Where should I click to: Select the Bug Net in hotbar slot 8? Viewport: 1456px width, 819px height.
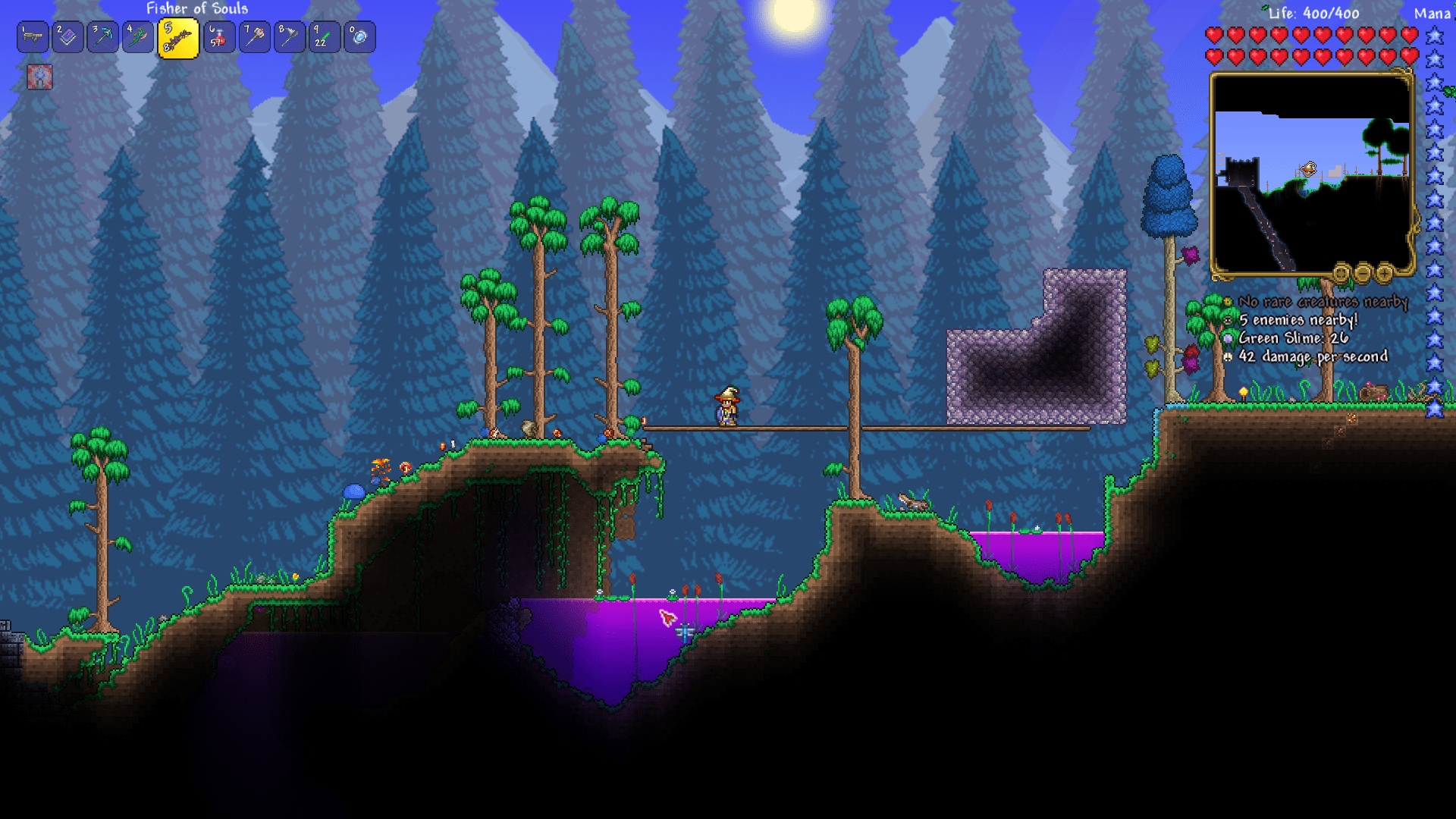click(289, 36)
